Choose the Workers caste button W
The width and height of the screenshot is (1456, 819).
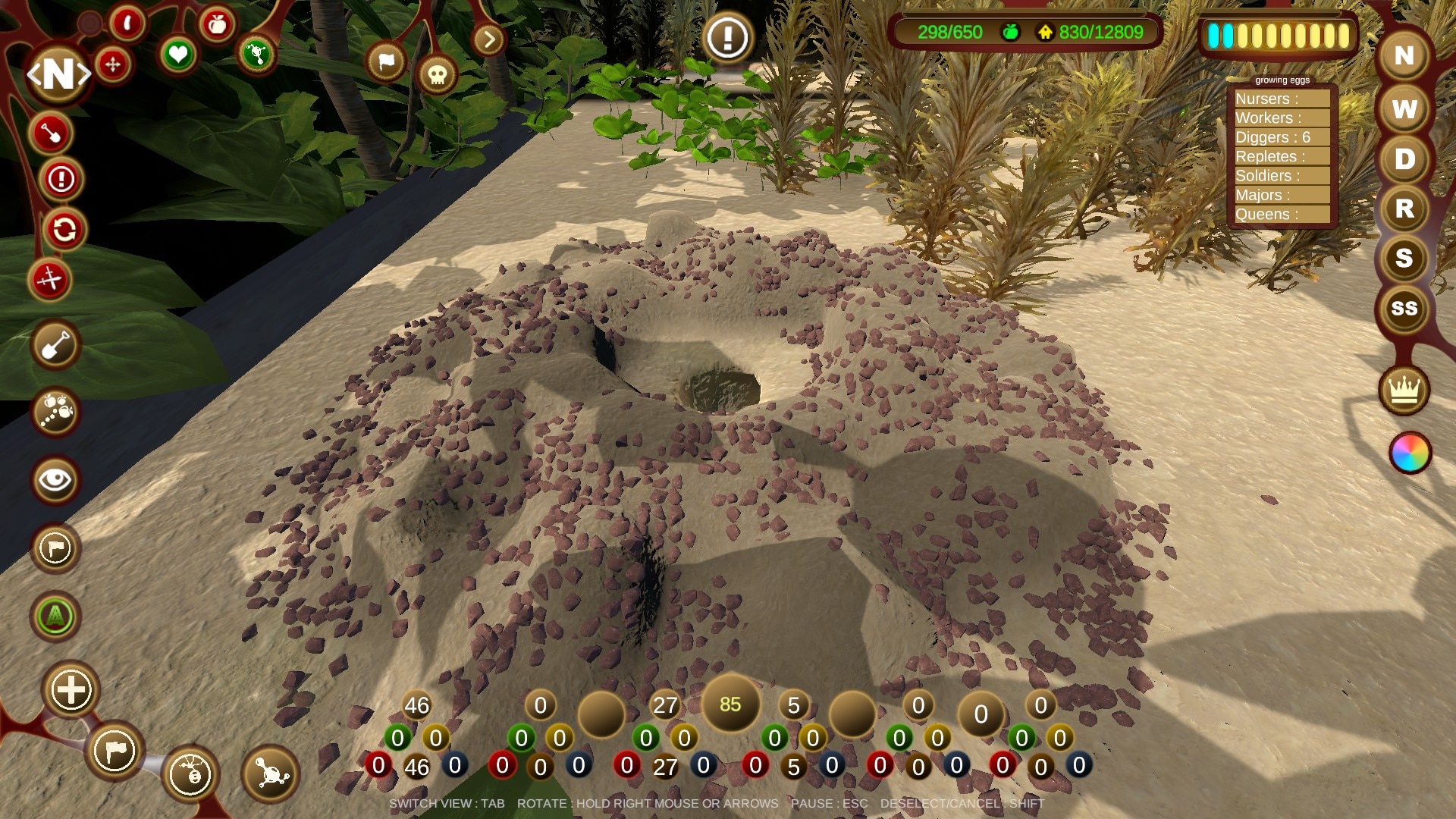pyautogui.click(x=1404, y=109)
